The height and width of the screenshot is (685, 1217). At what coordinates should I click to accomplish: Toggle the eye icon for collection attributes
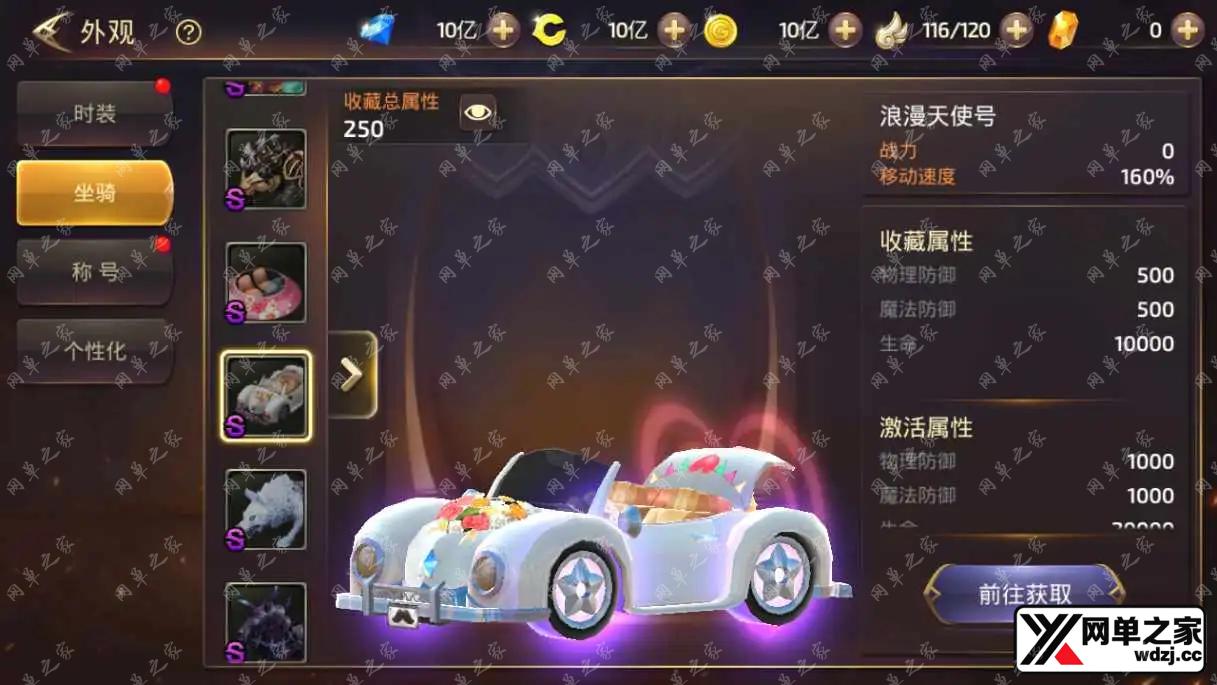pos(478,112)
